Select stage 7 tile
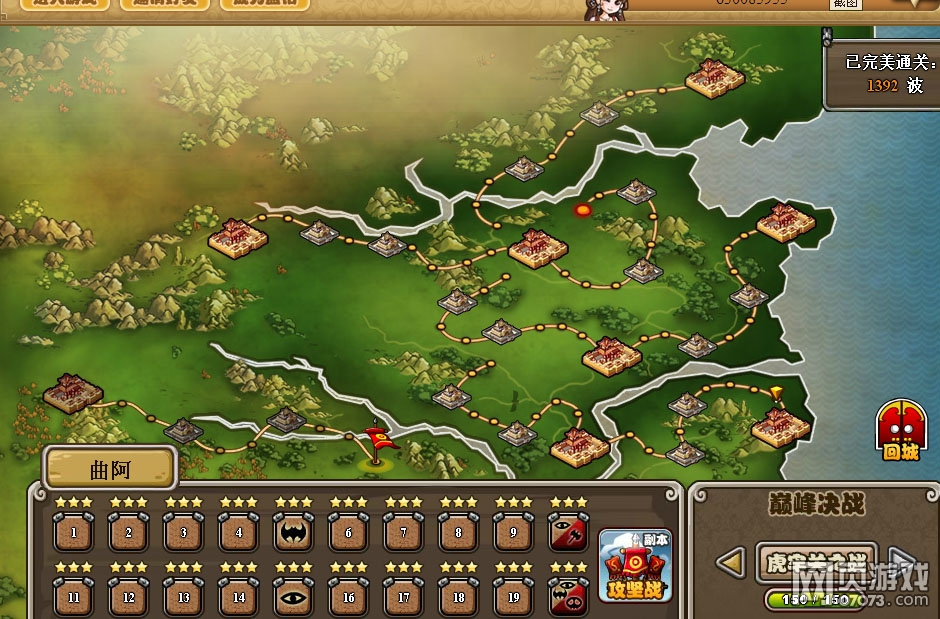The height and width of the screenshot is (619, 940). point(404,532)
